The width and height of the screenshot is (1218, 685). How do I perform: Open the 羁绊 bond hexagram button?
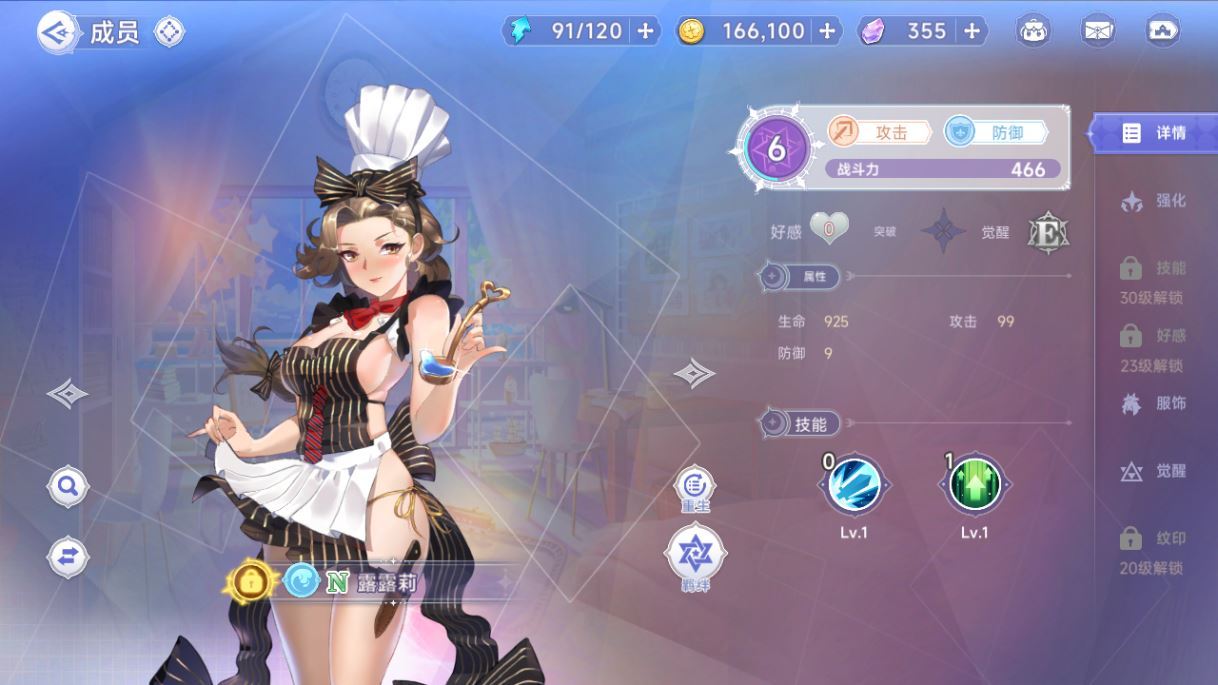coord(695,552)
